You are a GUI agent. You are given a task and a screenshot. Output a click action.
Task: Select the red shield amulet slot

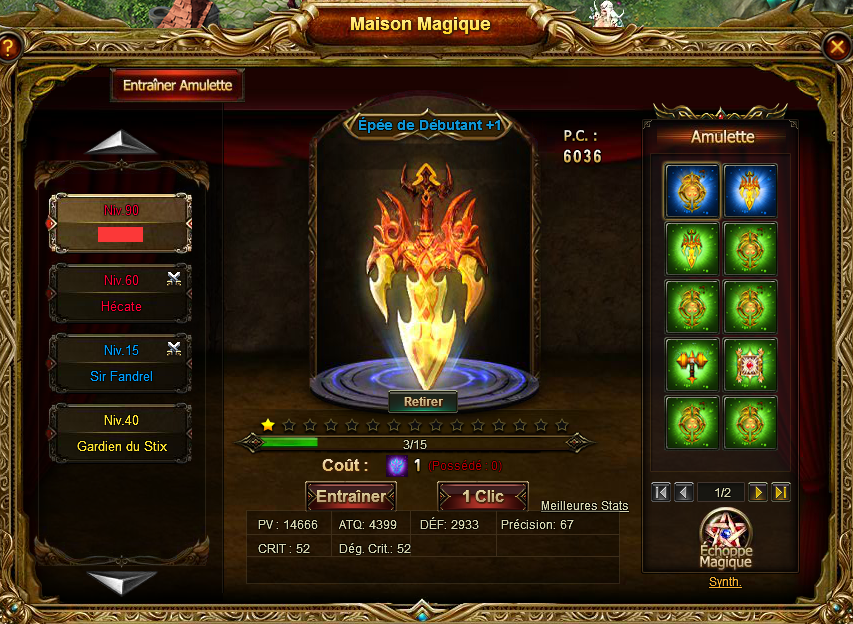tap(750, 364)
